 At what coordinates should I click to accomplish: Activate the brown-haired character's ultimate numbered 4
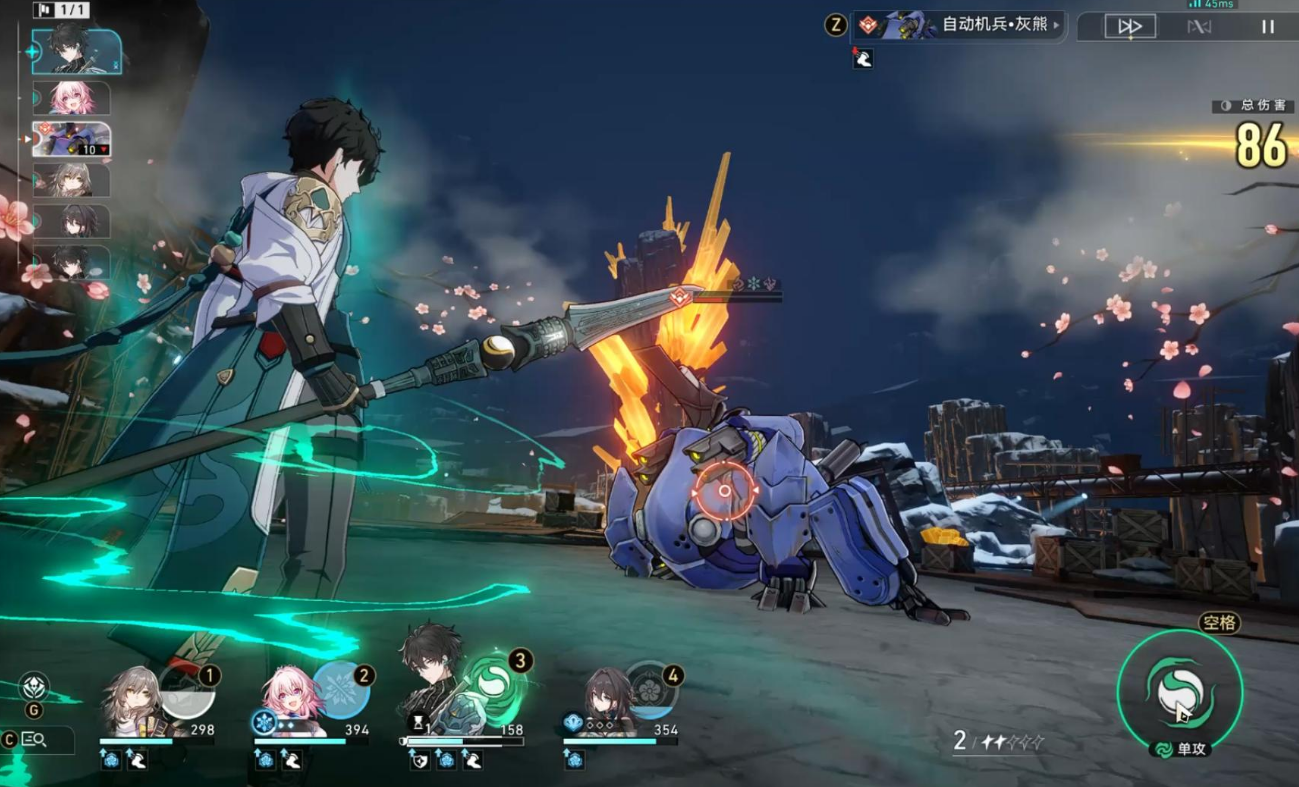[652, 692]
